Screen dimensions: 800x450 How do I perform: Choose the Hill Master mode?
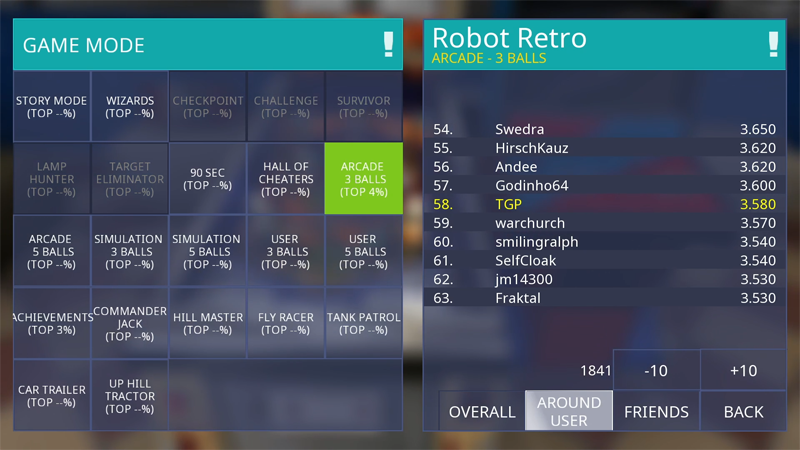point(208,323)
